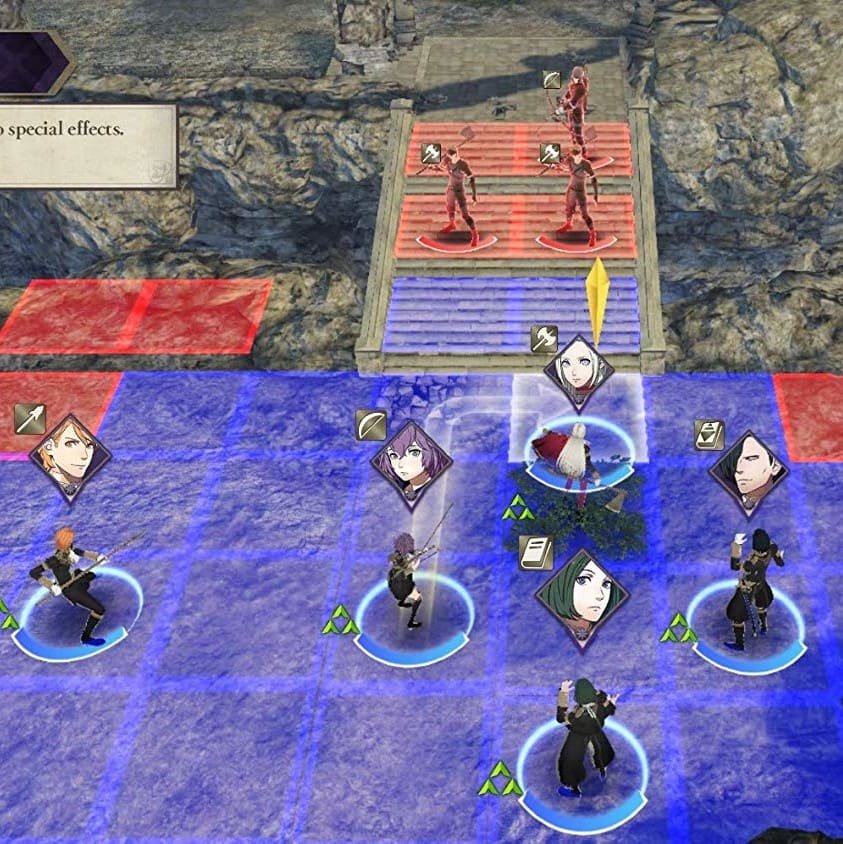Click the tome icon beside Hubert's portrait
The image size is (843, 844).
click(709, 434)
